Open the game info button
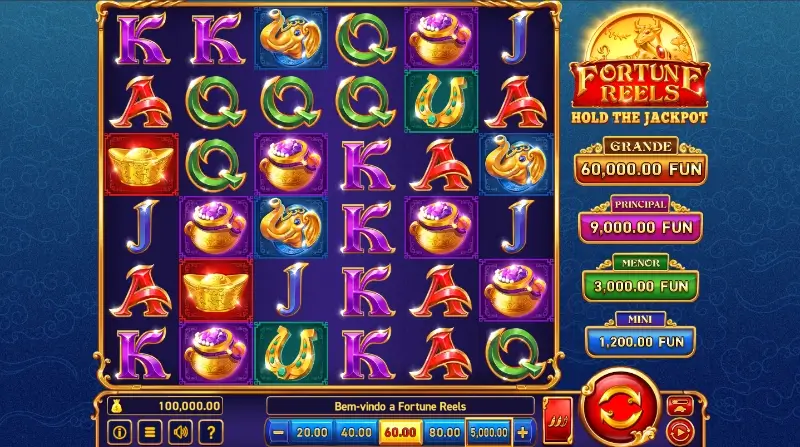Screen dimensions: 800x447 click(x=120, y=433)
